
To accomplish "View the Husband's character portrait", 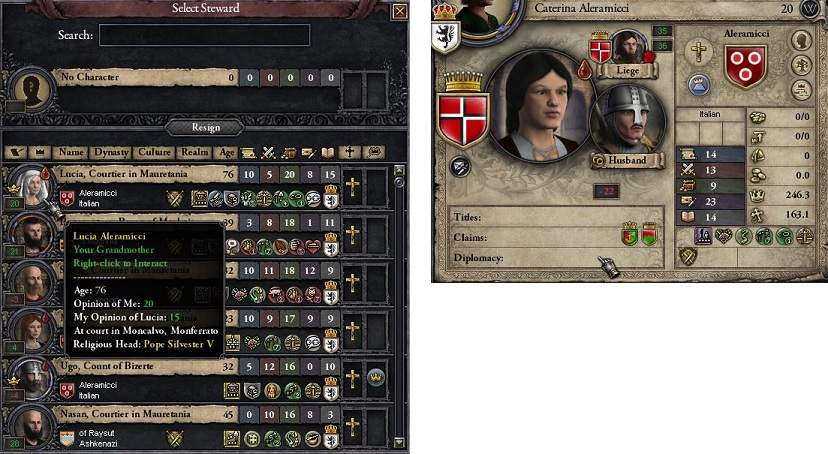I will 626,127.
